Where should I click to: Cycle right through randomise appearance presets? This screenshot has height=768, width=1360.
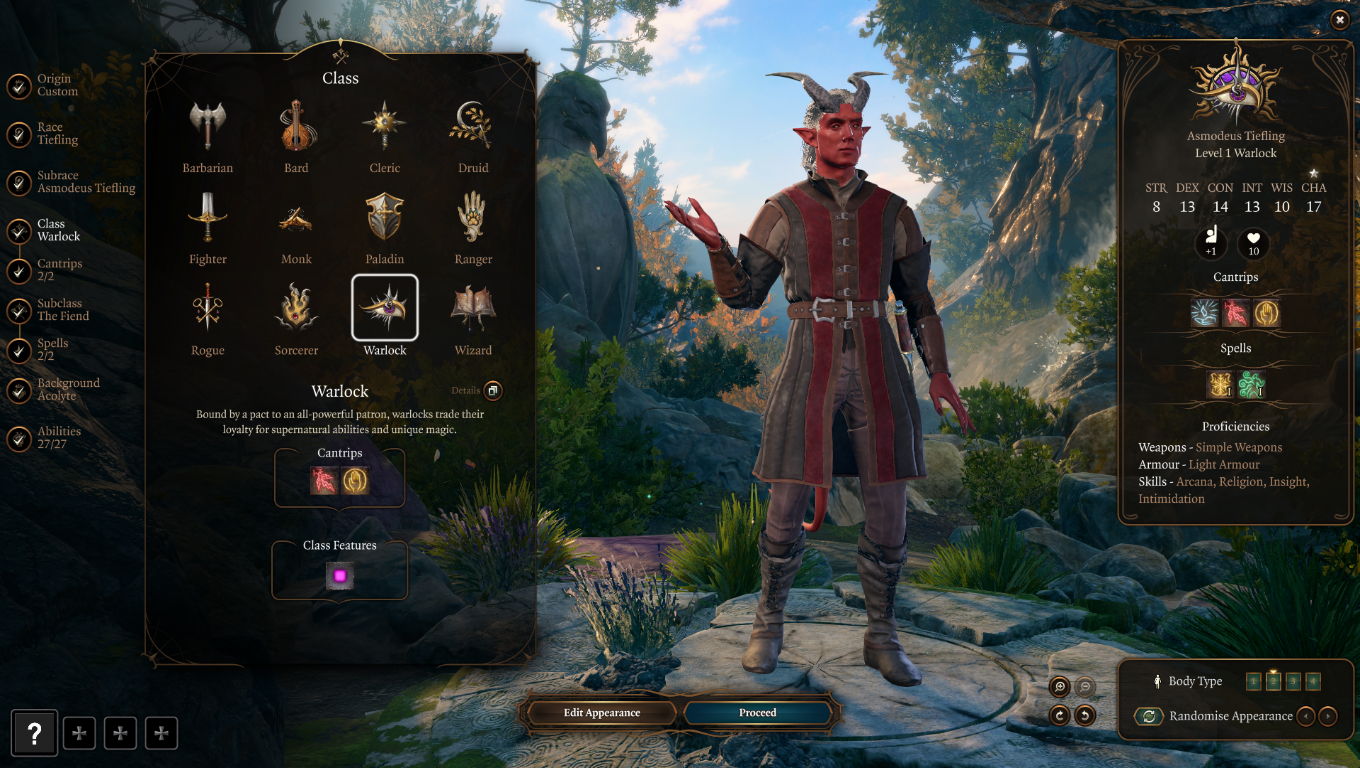[1329, 716]
